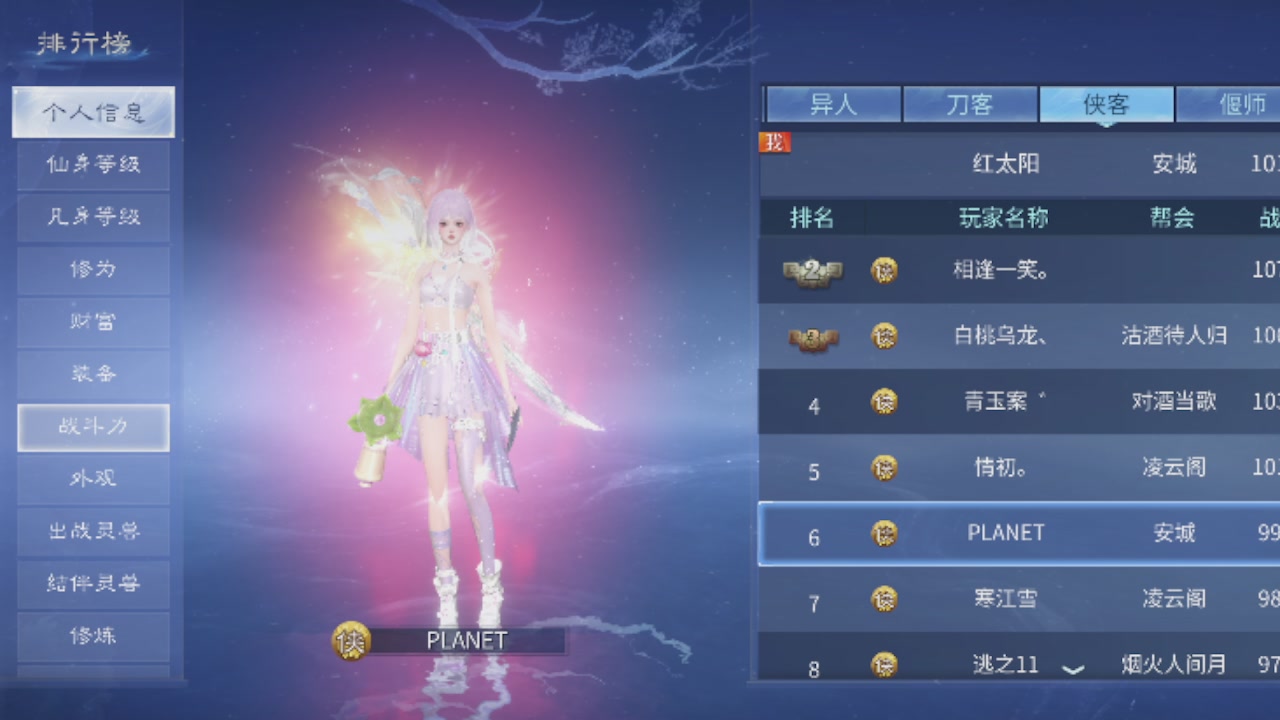Switch to the 异人 tab

834,103
